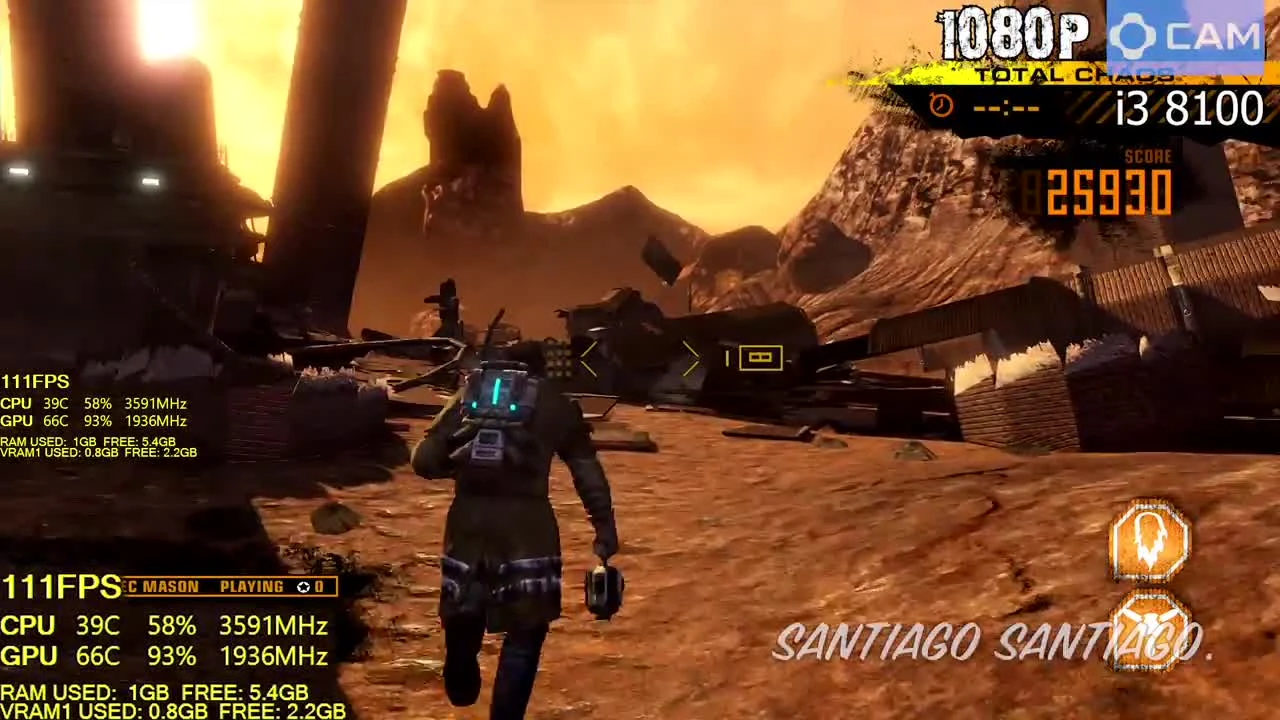This screenshot has width=1280, height=720.
Task: Toggle the bottom 111FPS overlay counter
Action: coord(58,587)
